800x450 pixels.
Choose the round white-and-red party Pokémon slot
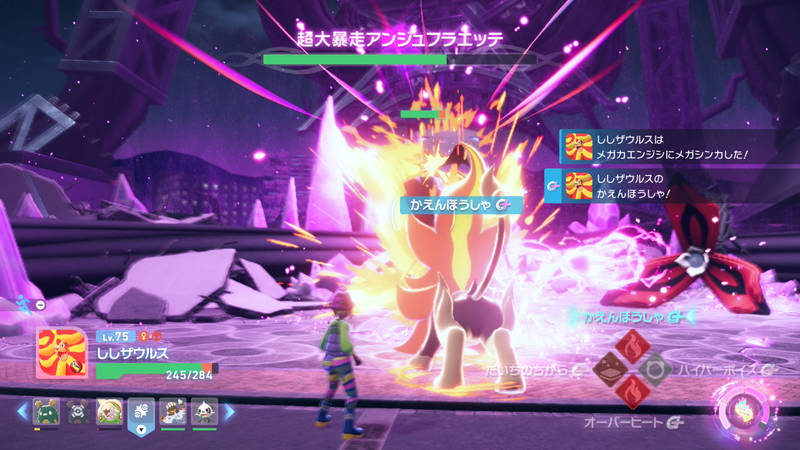109,410
